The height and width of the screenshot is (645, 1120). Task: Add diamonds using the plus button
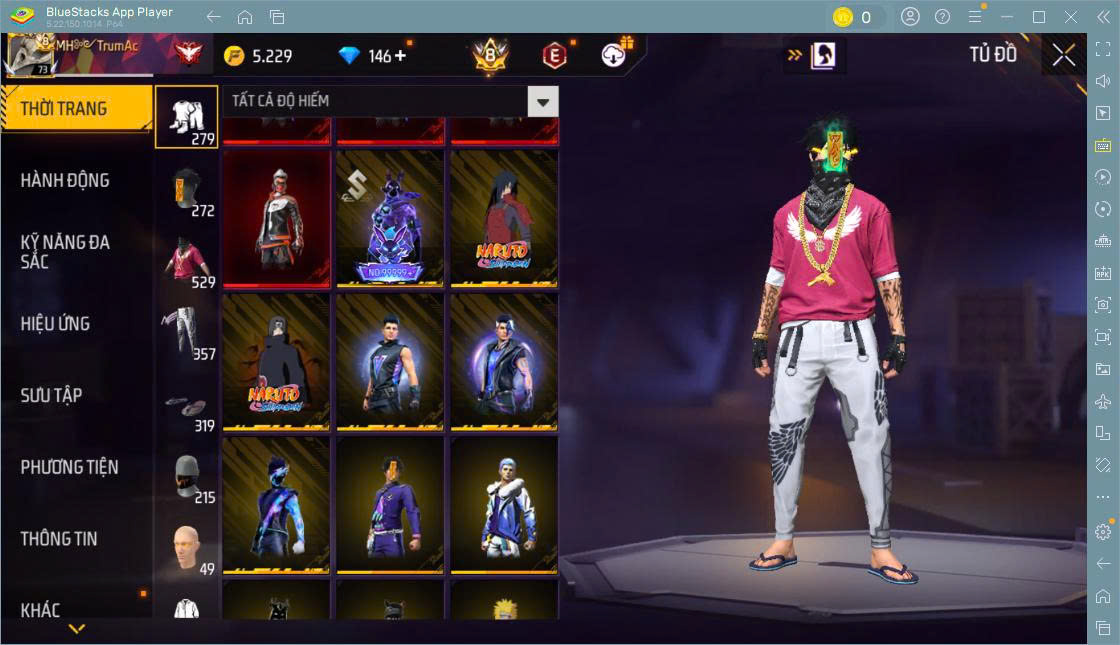pos(400,55)
